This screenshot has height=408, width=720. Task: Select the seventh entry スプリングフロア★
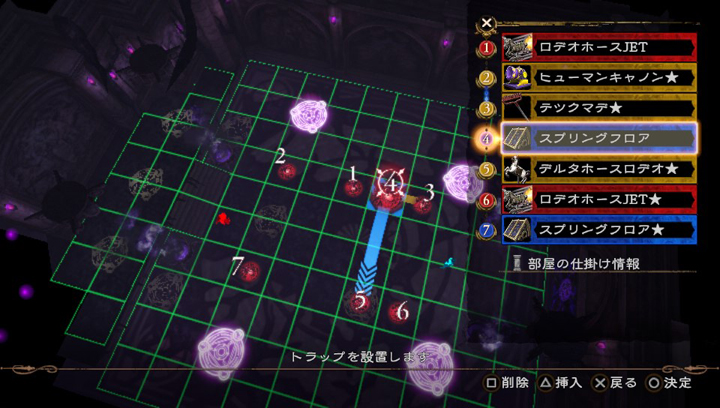(x=598, y=230)
